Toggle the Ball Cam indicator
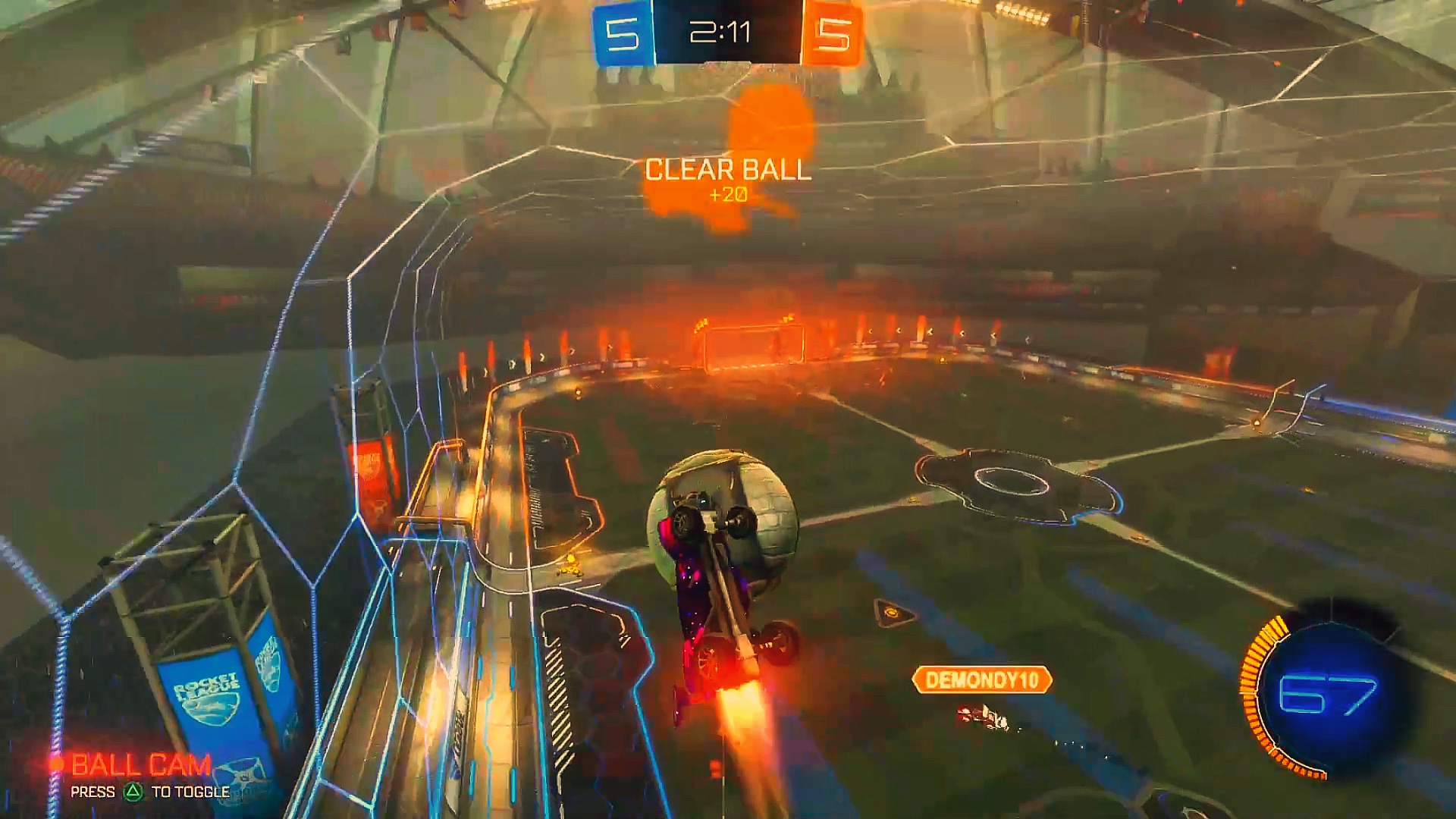This screenshot has height=819, width=1456. pos(140,765)
